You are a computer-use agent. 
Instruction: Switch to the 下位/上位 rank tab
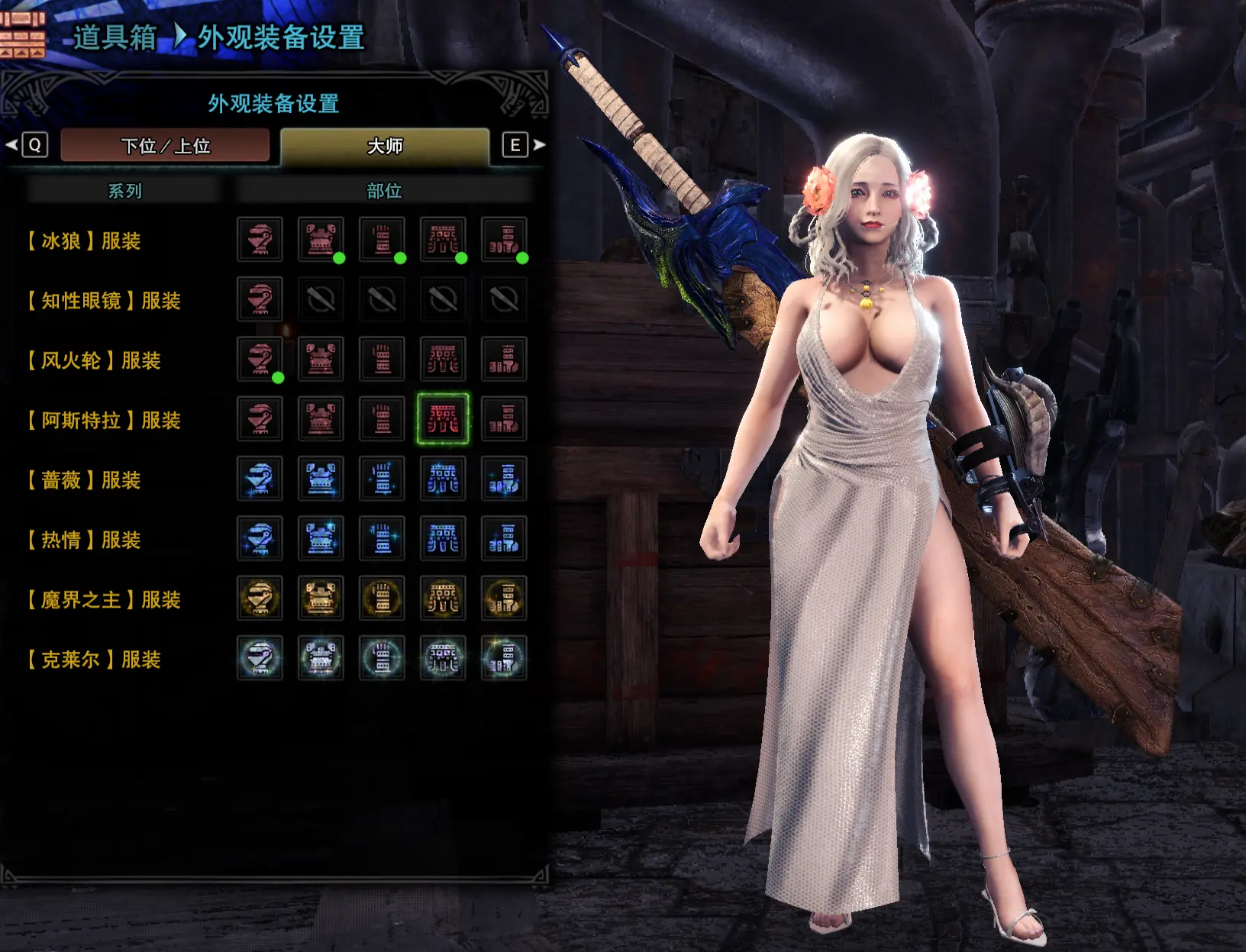point(165,145)
